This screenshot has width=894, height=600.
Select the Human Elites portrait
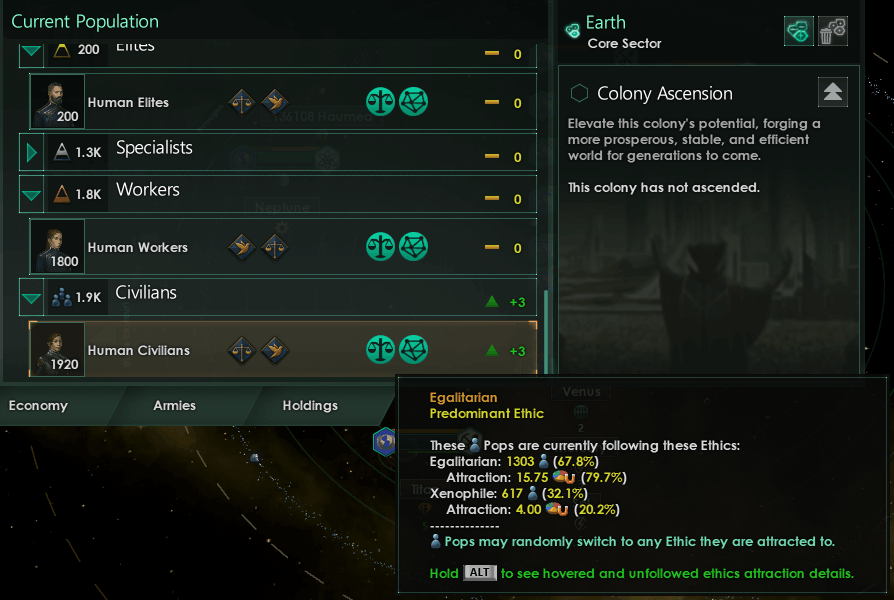point(56,102)
